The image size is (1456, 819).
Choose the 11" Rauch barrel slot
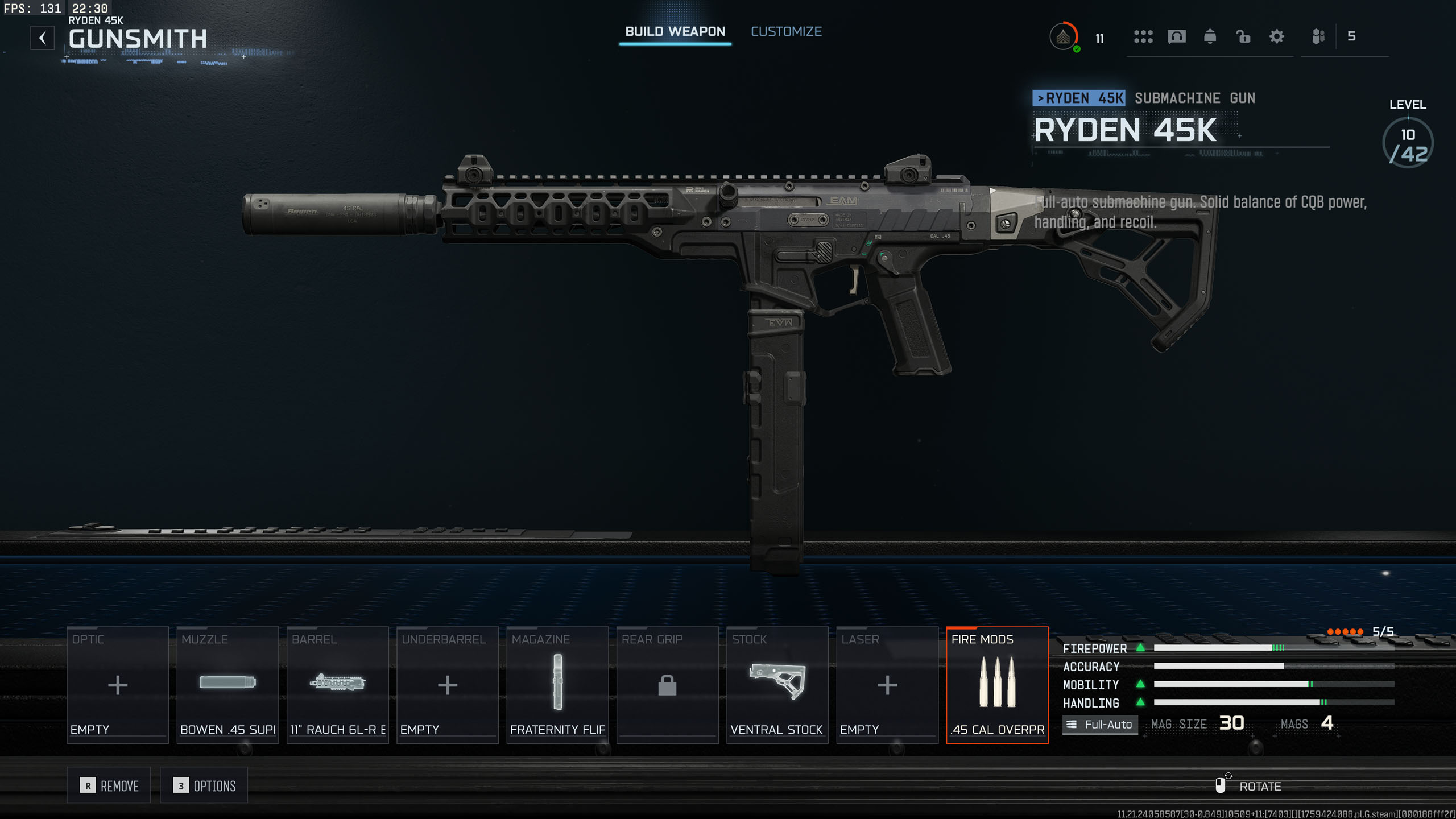point(337,685)
